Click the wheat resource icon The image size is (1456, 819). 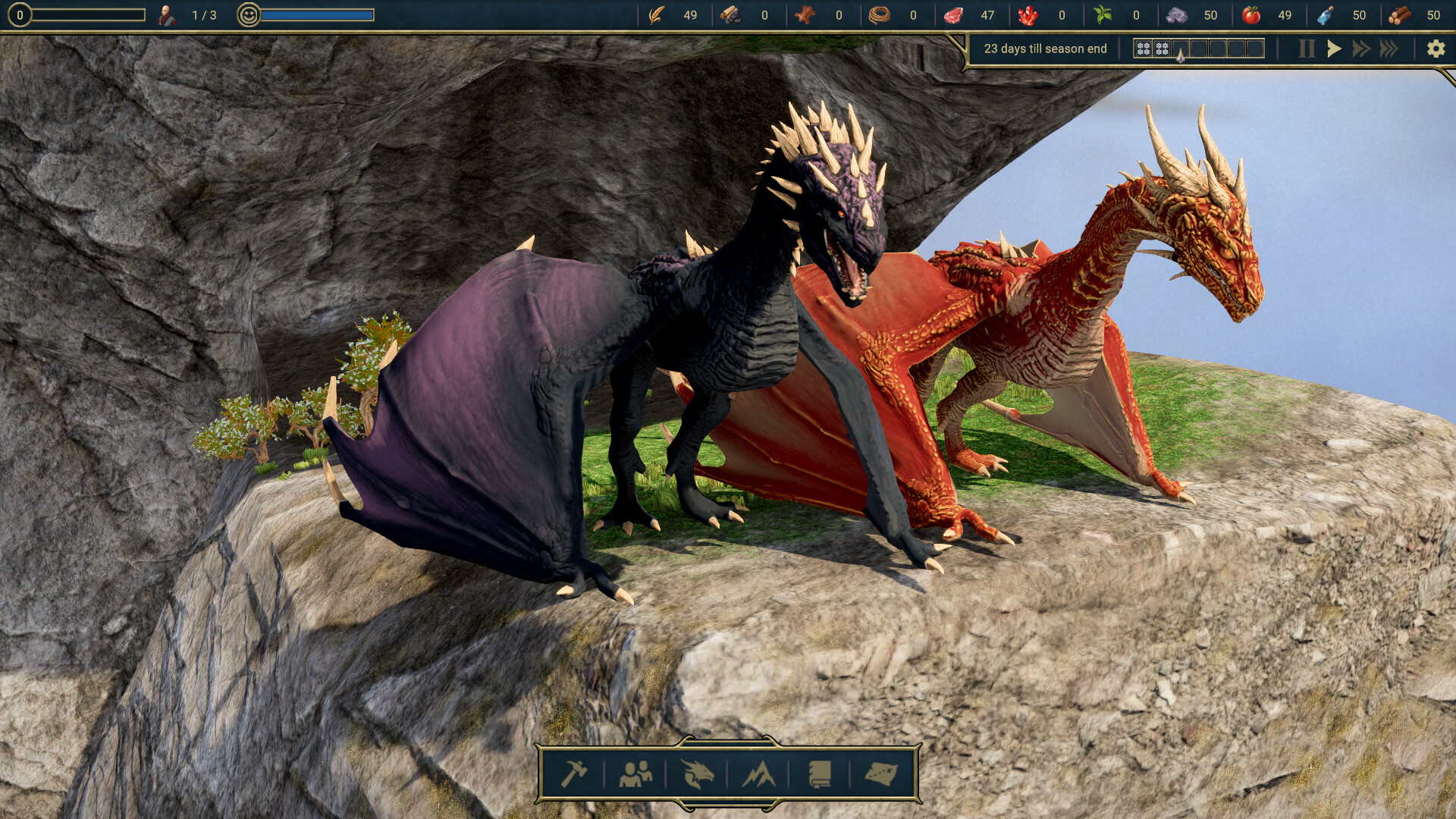click(657, 14)
